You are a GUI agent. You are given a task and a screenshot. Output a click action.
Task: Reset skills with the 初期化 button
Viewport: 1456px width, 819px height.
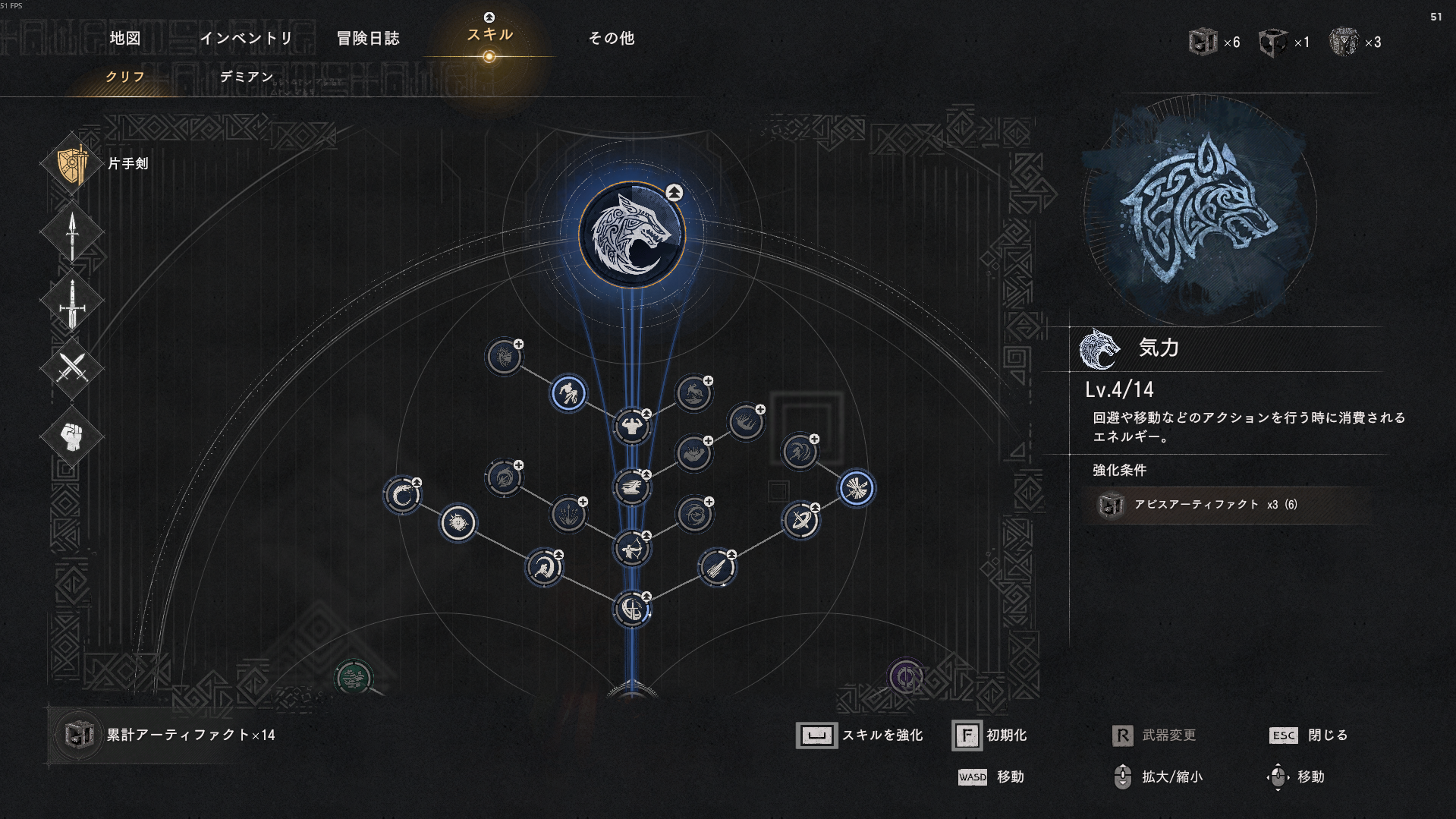[990, 736]
